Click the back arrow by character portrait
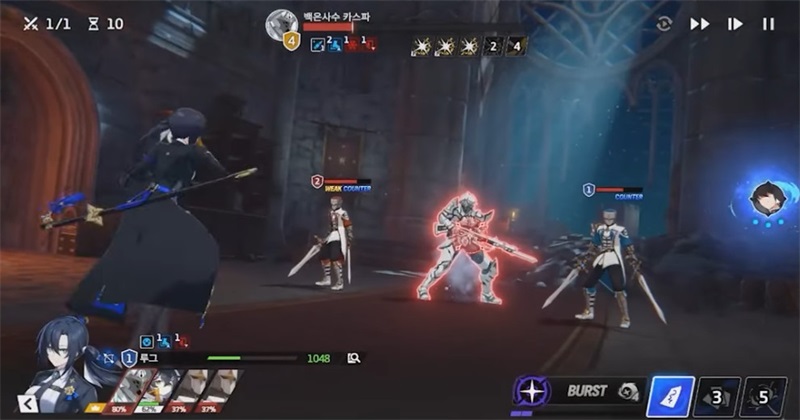 pyautogui.click(x=28, y=402)
